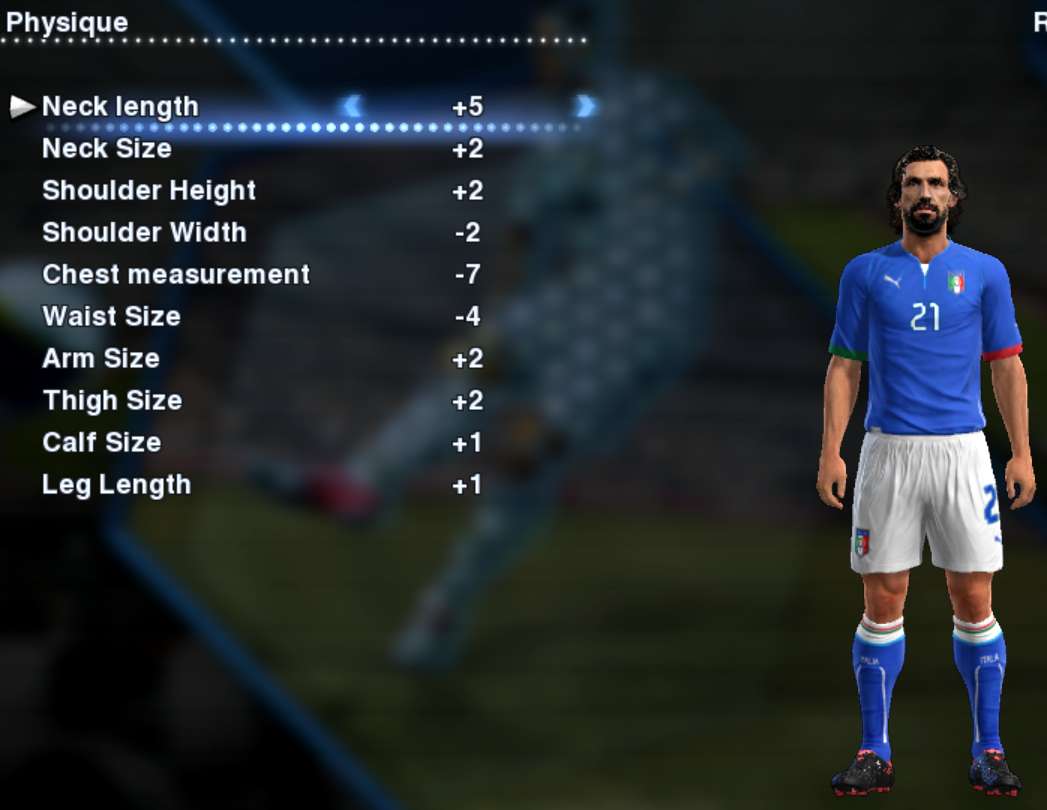This screenshot has height=810, width=1047.
Task: Decrease Neck length with the left arrow
Action: pos(352,106)
